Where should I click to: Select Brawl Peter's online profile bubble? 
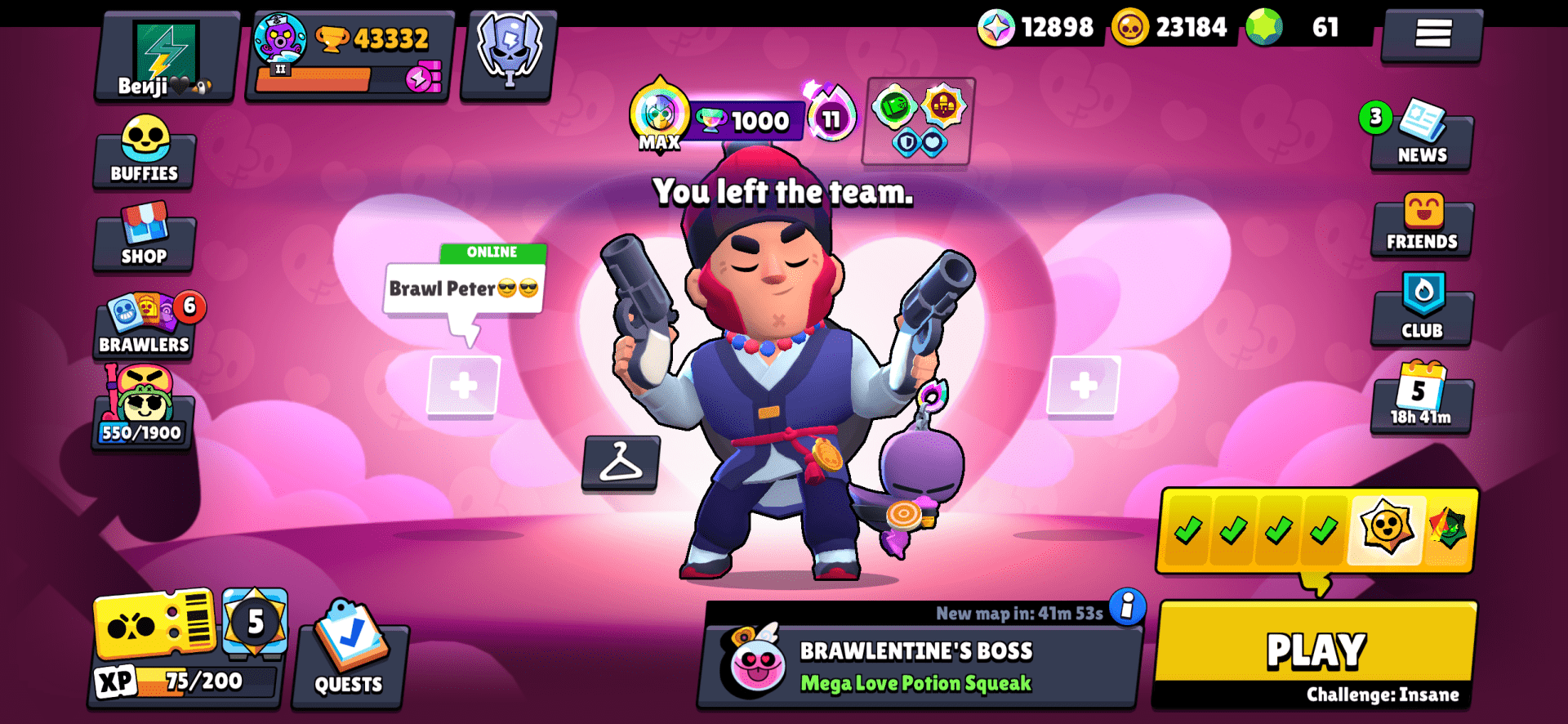[x=463, y=288]
